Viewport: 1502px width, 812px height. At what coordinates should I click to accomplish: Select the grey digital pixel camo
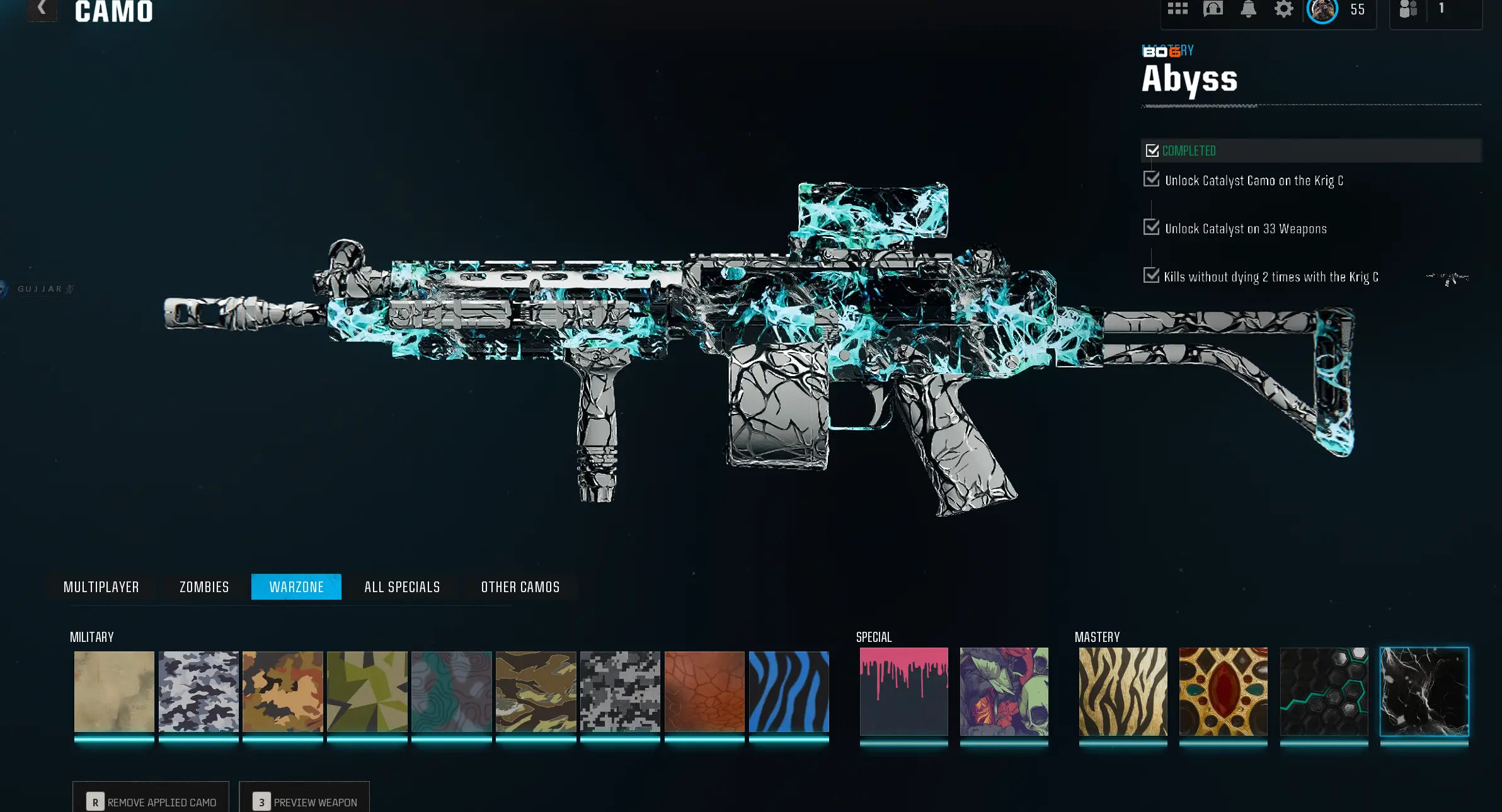point(620,692)
